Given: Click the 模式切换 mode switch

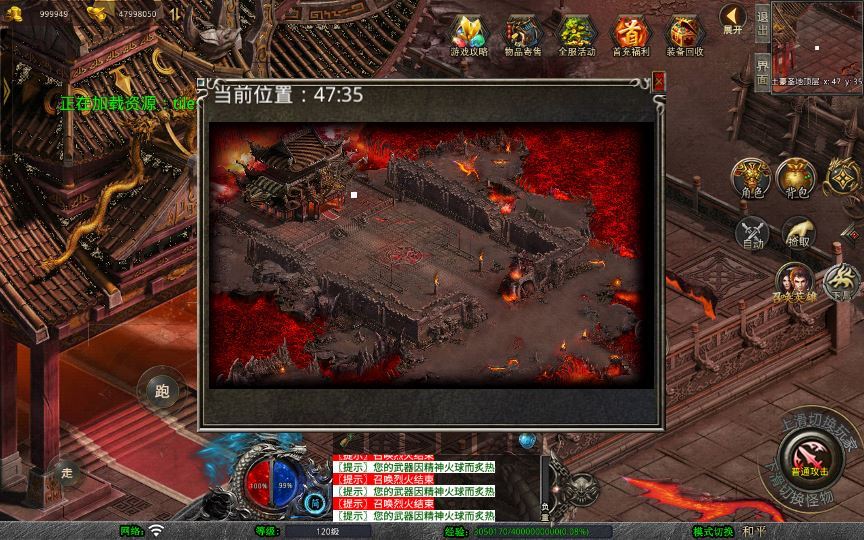Looking at the screenshot, I should (715, 531).
